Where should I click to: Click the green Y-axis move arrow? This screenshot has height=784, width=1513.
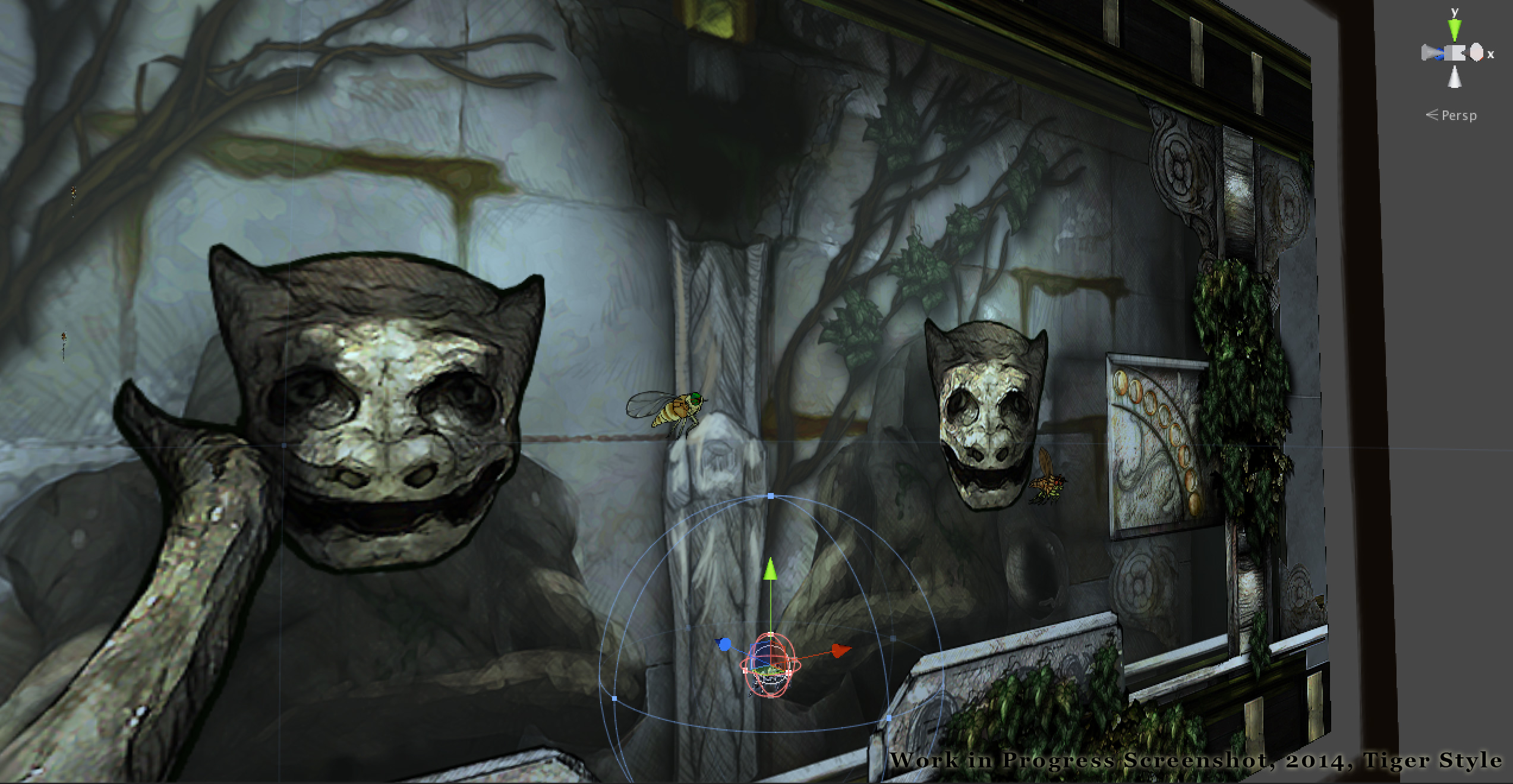770,570
